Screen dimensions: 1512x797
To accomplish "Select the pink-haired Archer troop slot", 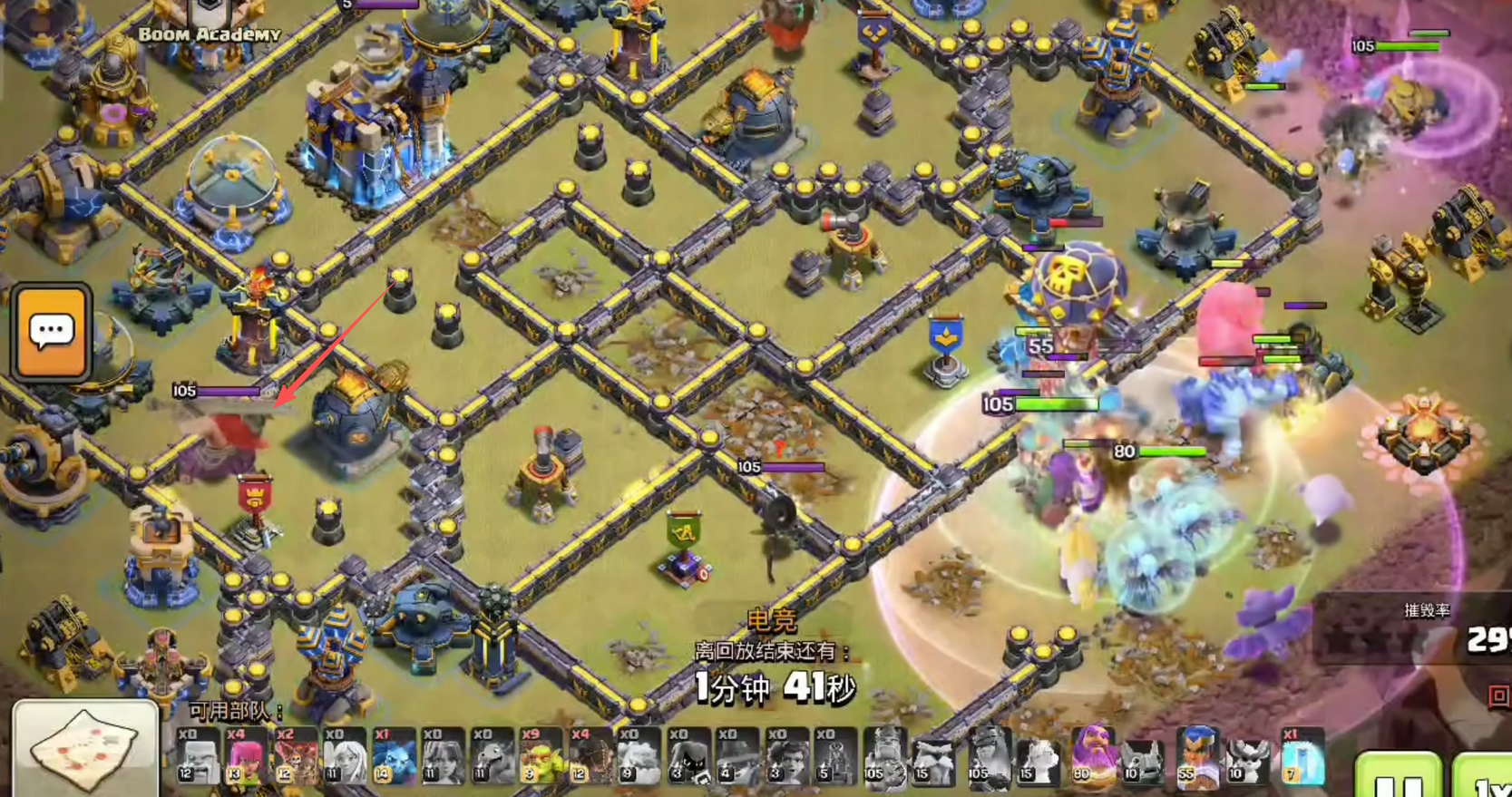I will click(246, 755).
